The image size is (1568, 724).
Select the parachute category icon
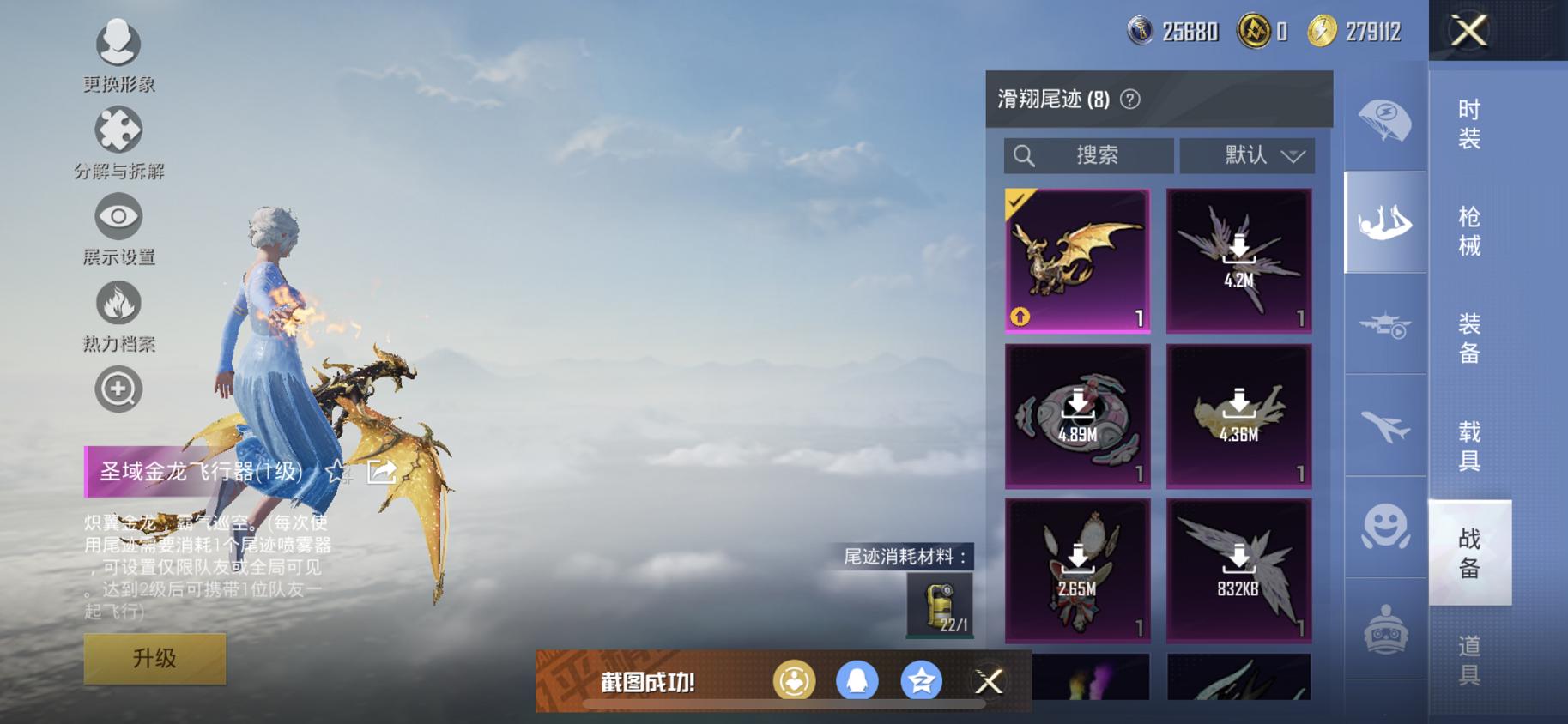[1384, 120]
